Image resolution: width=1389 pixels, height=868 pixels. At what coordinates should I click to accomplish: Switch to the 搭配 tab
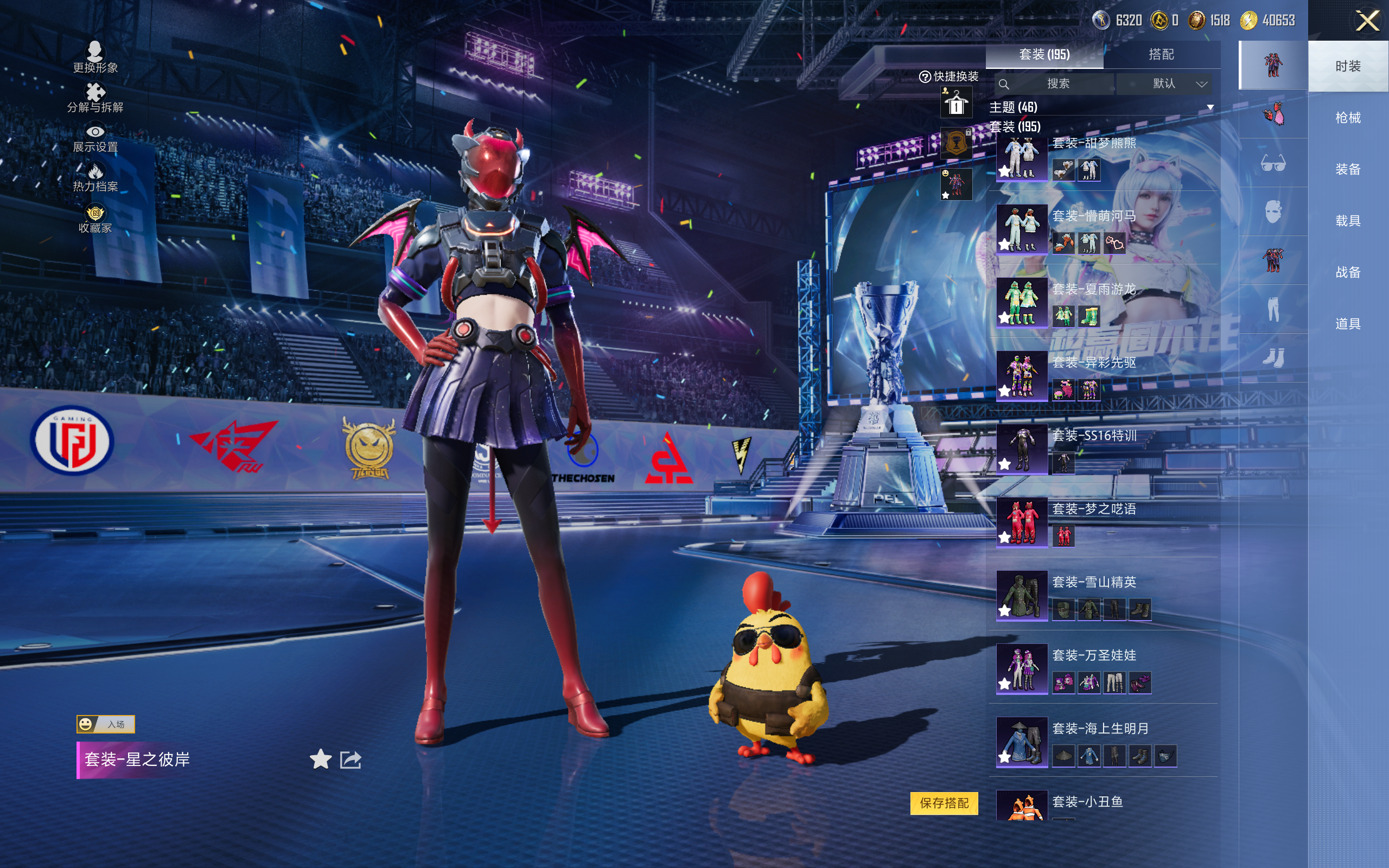click(1161, 55)
